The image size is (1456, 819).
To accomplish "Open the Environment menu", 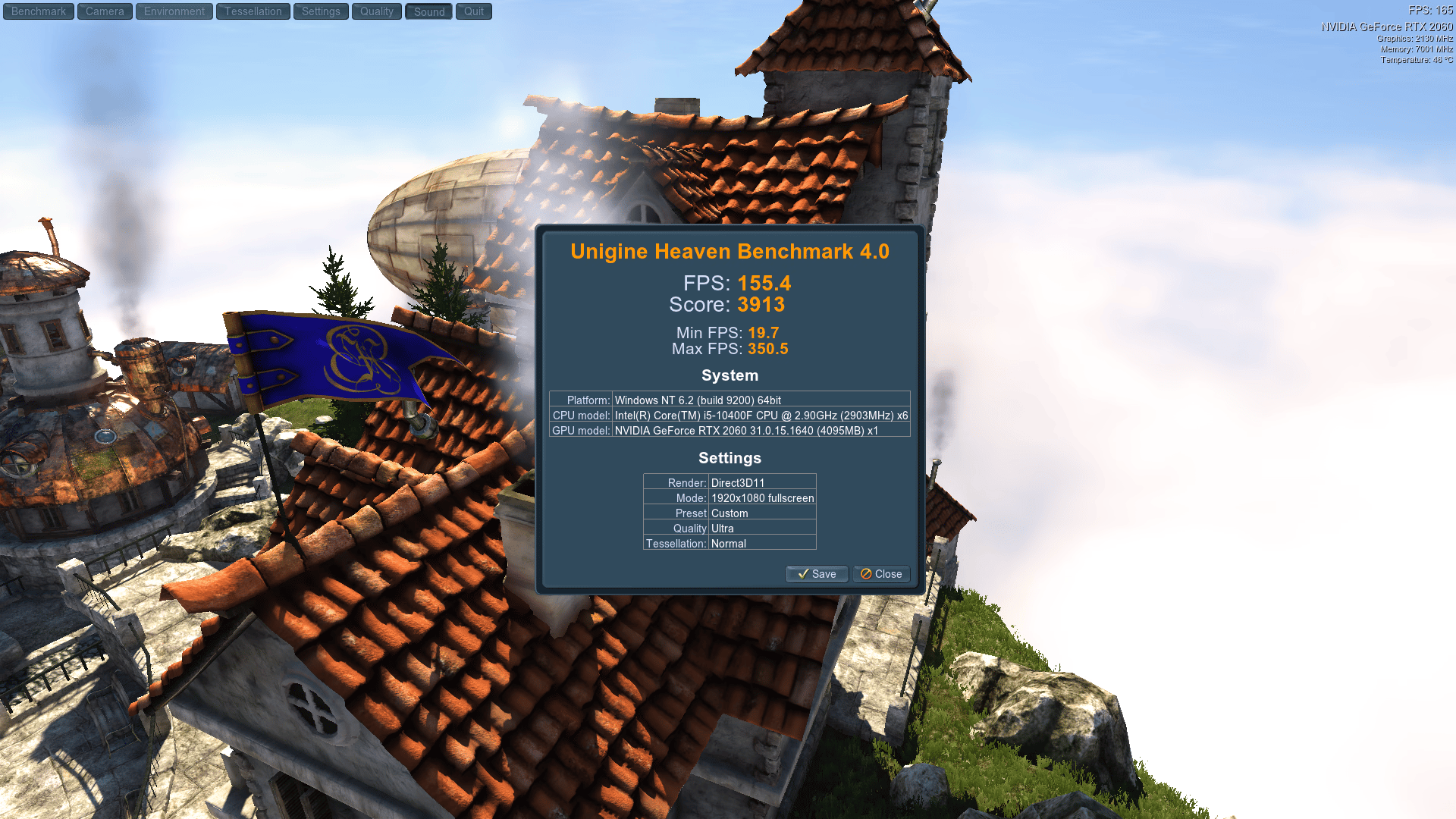I will [174, 11].
